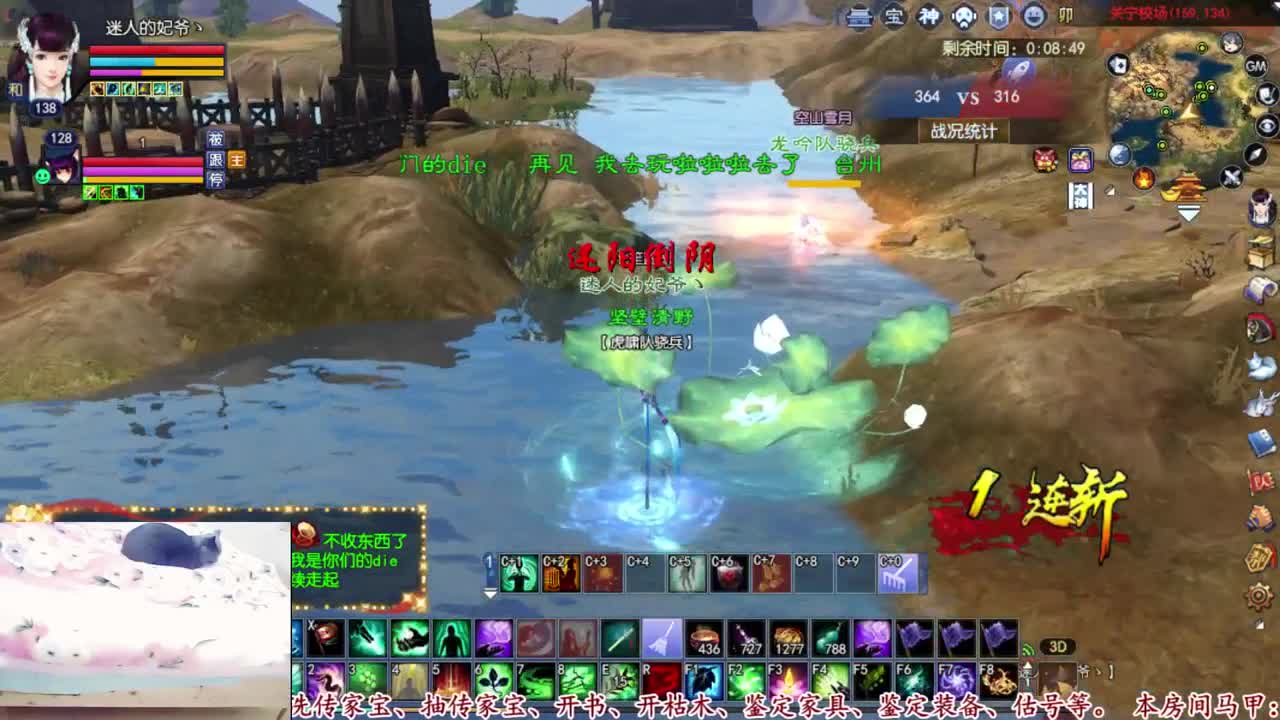Image resolution: width=1280 pixels, height=720 pixels.
Task: Open the 神 deity panel icon
Action: pos(930,15)
